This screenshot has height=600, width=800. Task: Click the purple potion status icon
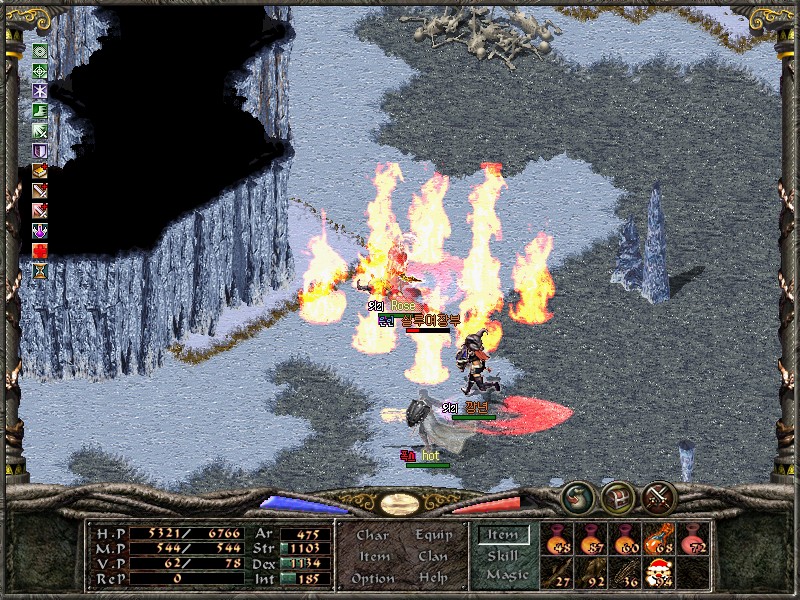[x=40, y=231]
